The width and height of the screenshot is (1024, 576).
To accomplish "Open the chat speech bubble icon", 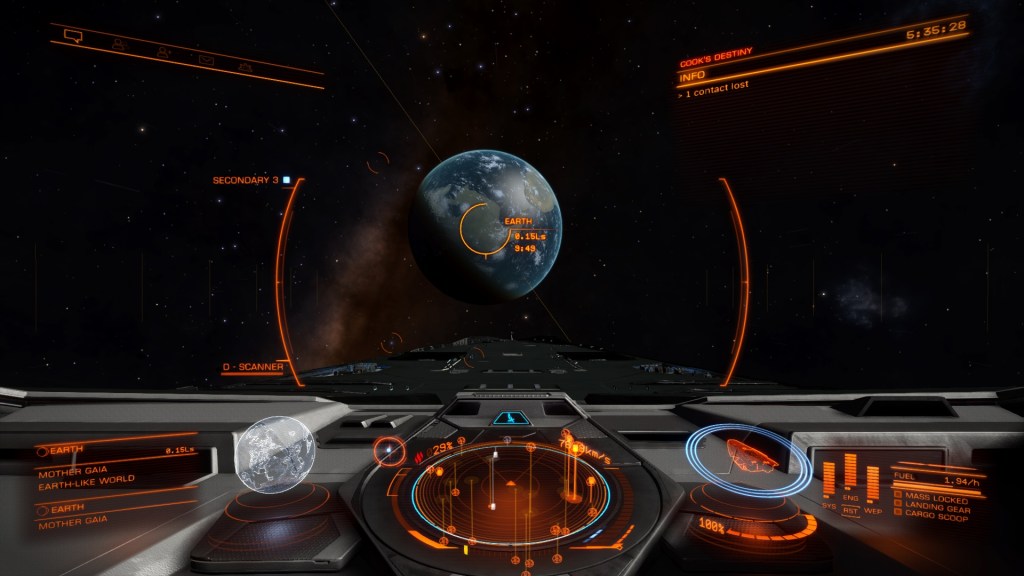I will 72,36.
